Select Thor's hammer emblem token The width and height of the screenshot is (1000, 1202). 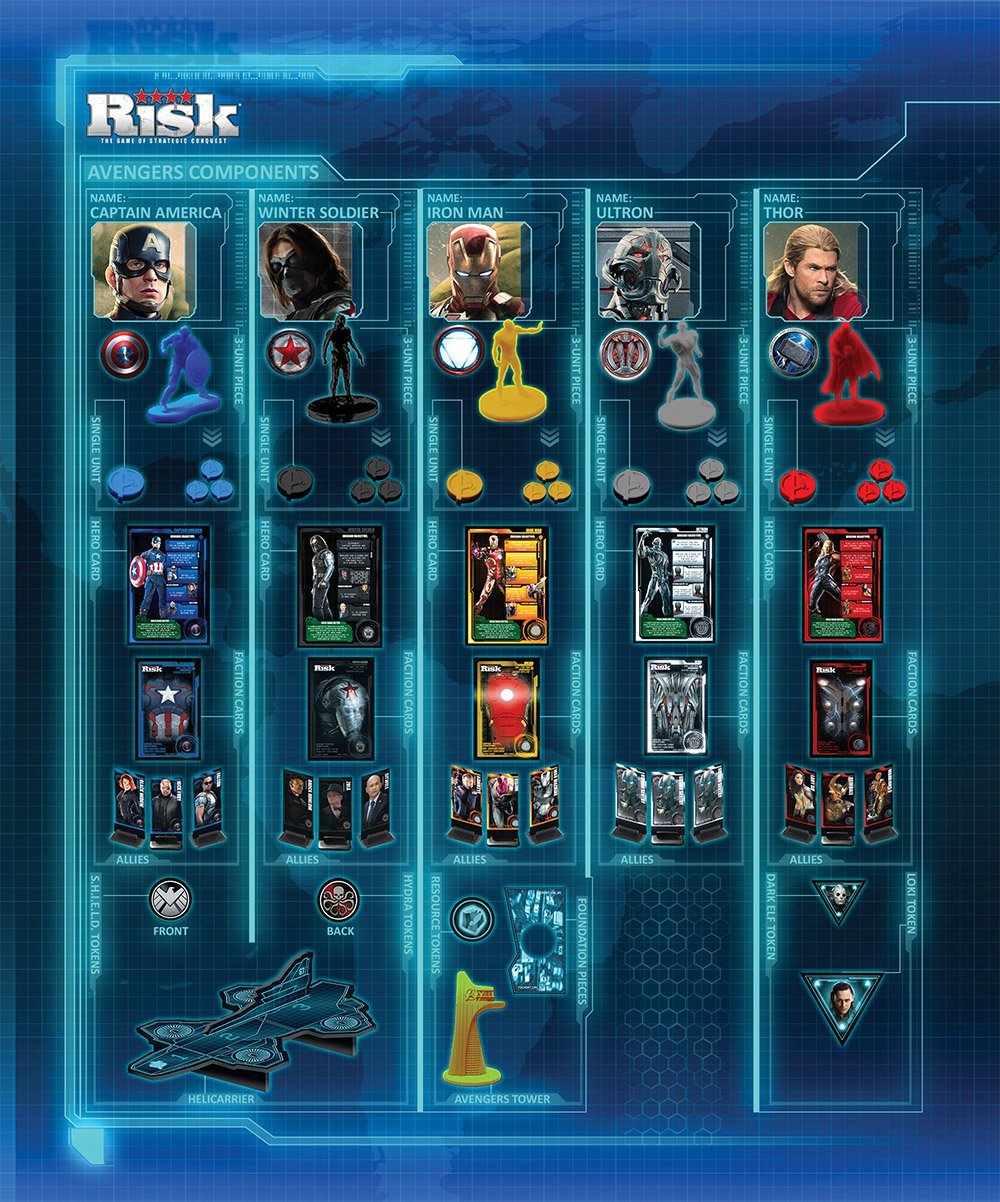(794, 353)
